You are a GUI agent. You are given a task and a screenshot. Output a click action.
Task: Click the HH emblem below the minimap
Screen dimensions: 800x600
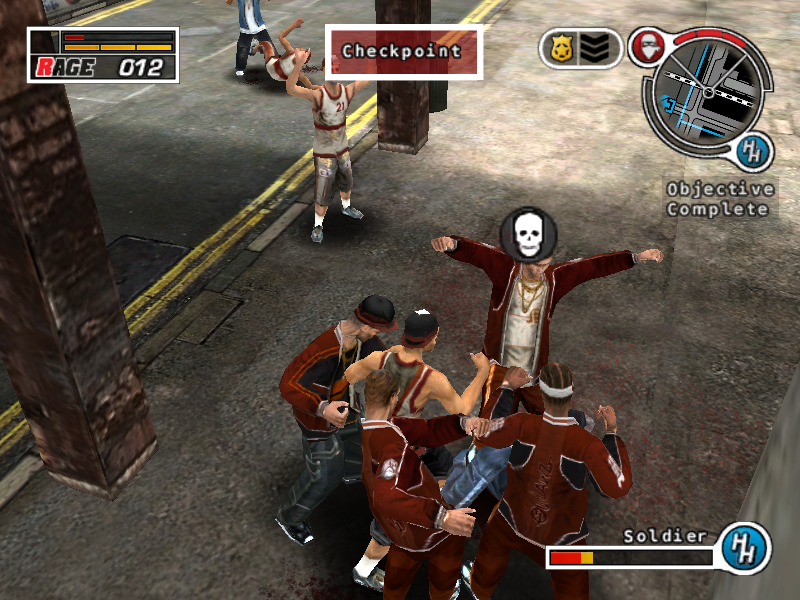[x=750, y=153]
